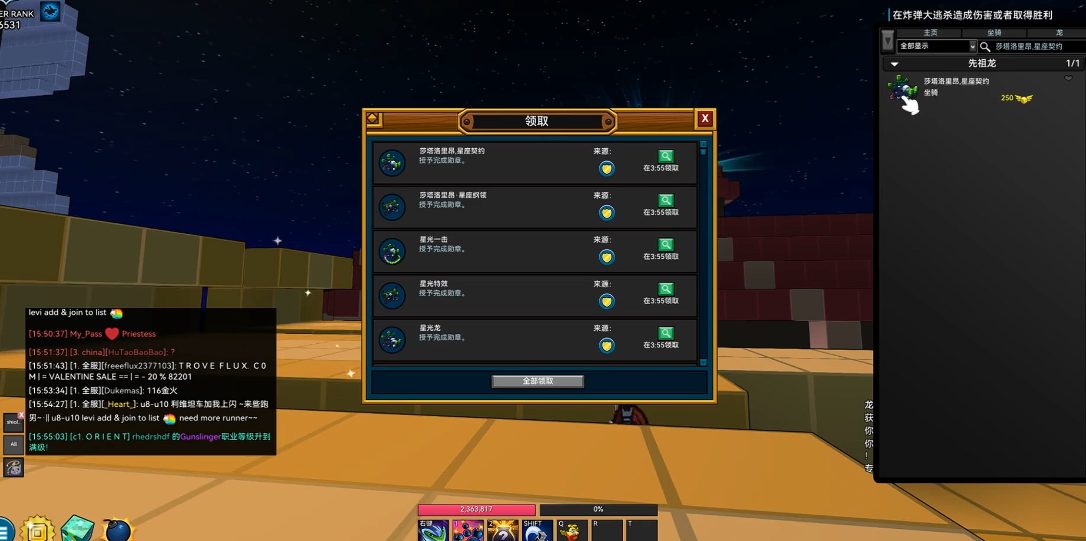Favorite the mount with the heart icon
This screenshot has width=1086, height=541.
pyautogui.click(x=1067, y=78)
